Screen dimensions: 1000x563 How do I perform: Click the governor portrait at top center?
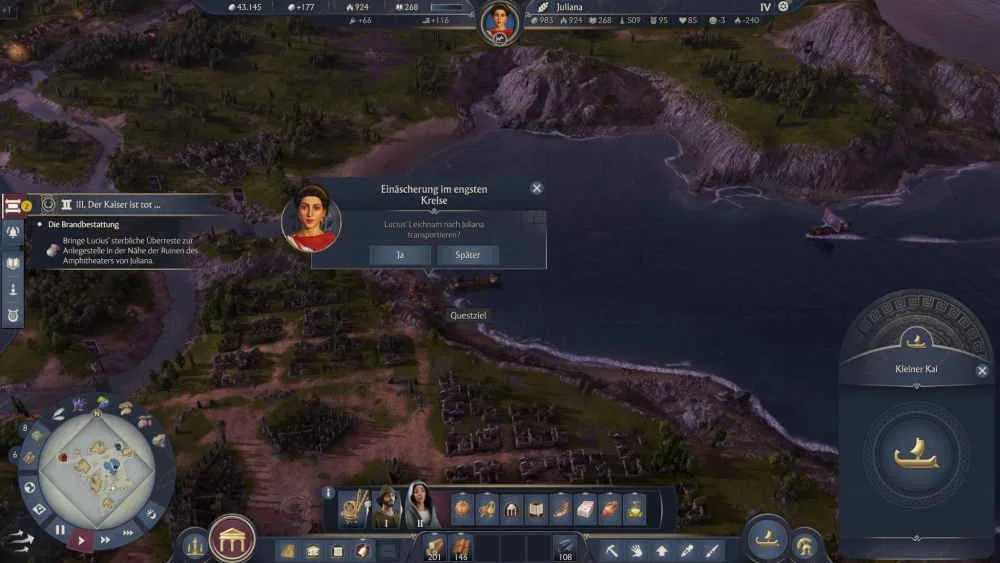click(499, 21)
